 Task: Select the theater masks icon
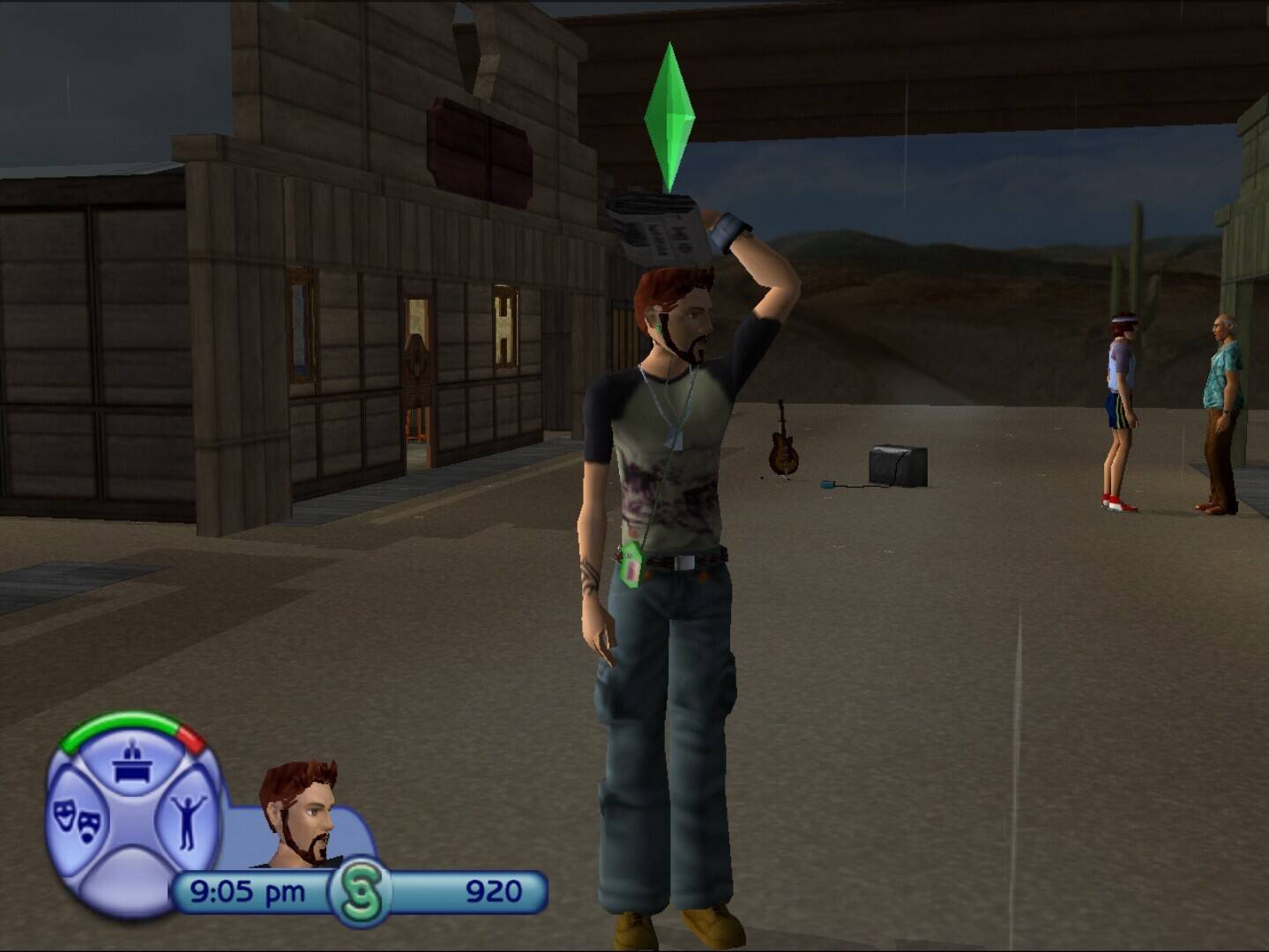(76, 820)
